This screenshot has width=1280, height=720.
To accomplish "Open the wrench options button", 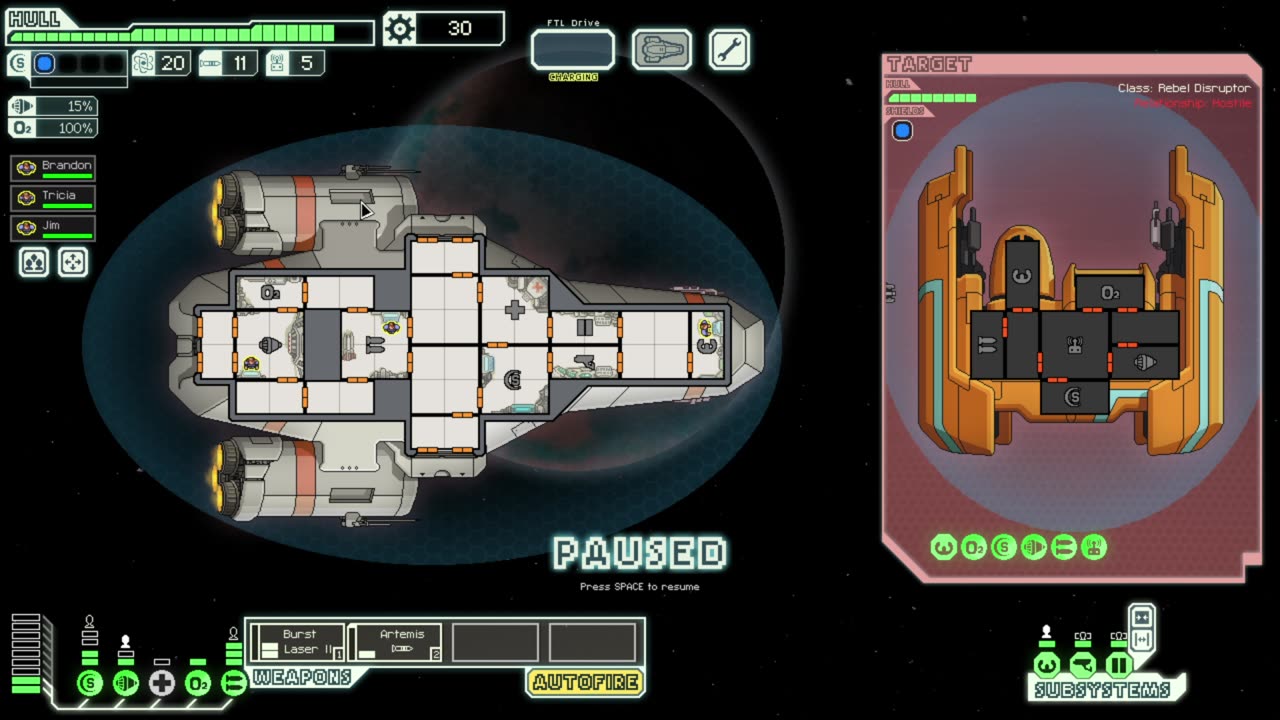I will (x=729, y=49).
